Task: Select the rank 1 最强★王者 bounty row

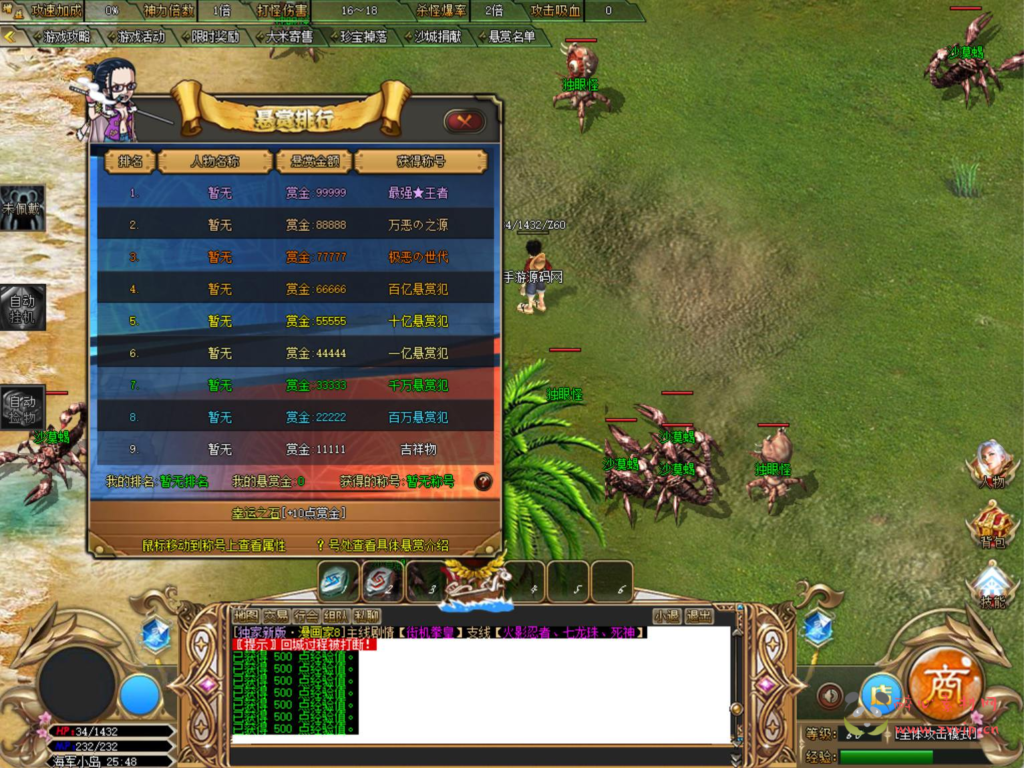Action: pyautogui.click(x=295, y=193)
